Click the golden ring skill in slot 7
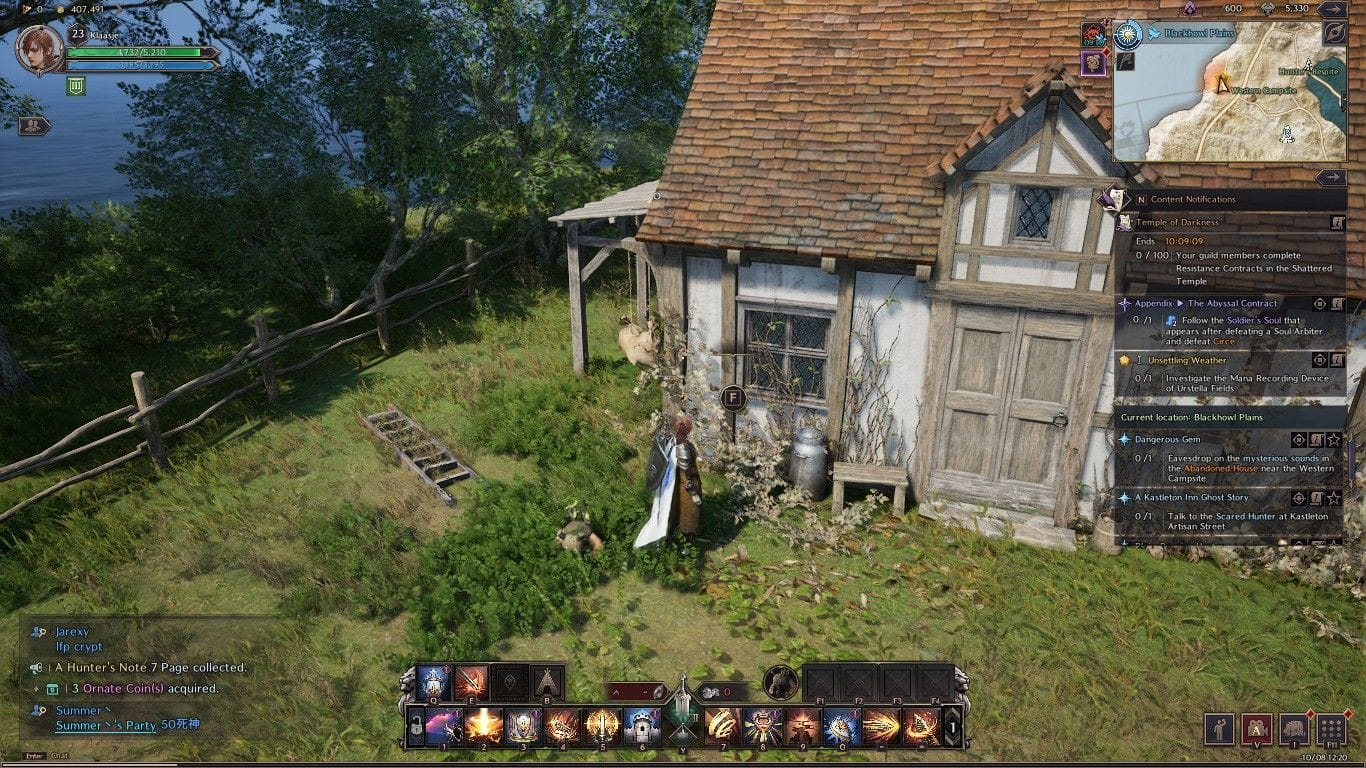1366x768 pixels. [x=723, y=726]
